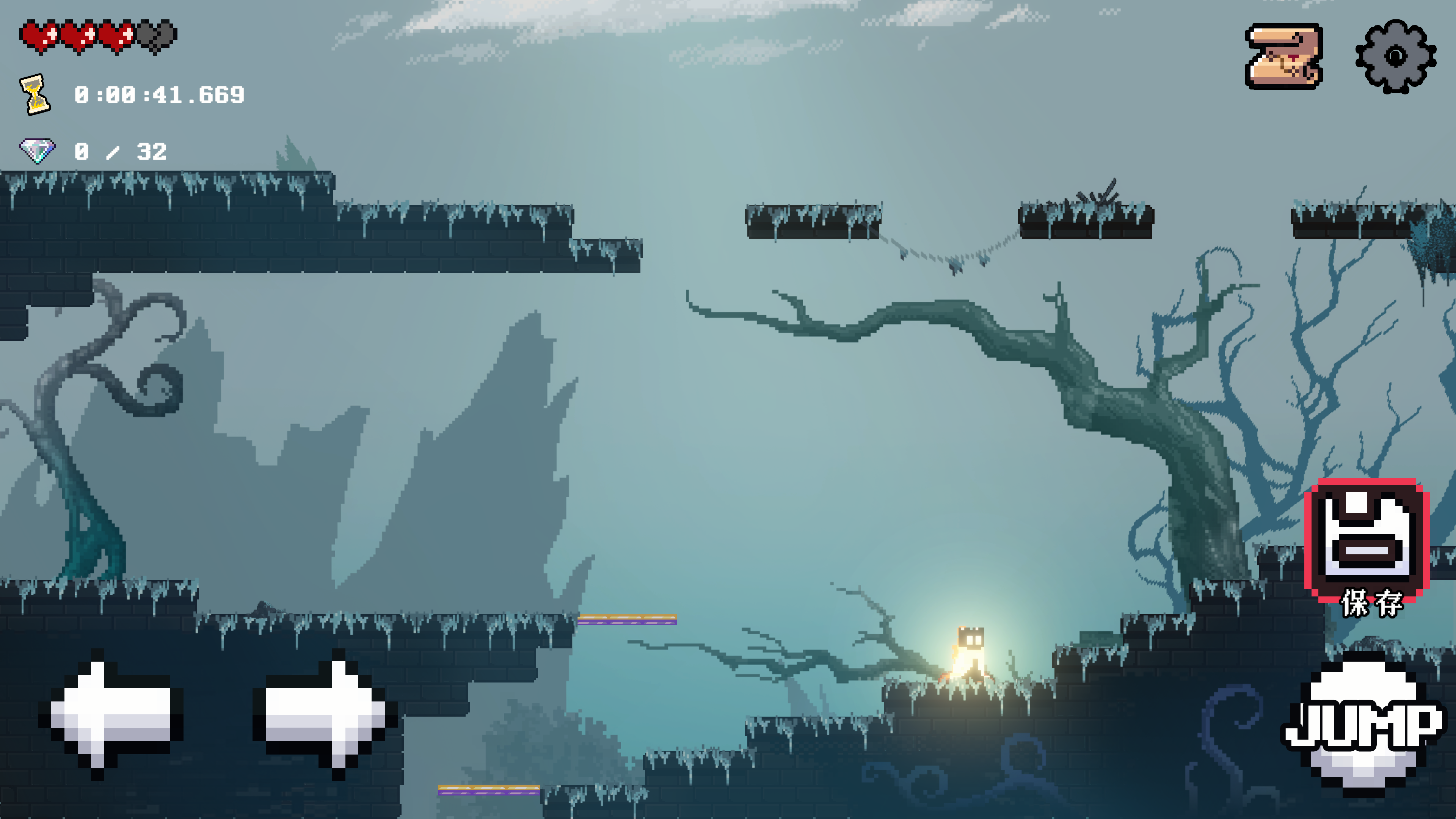Open settings via the gear icon

1395,56
